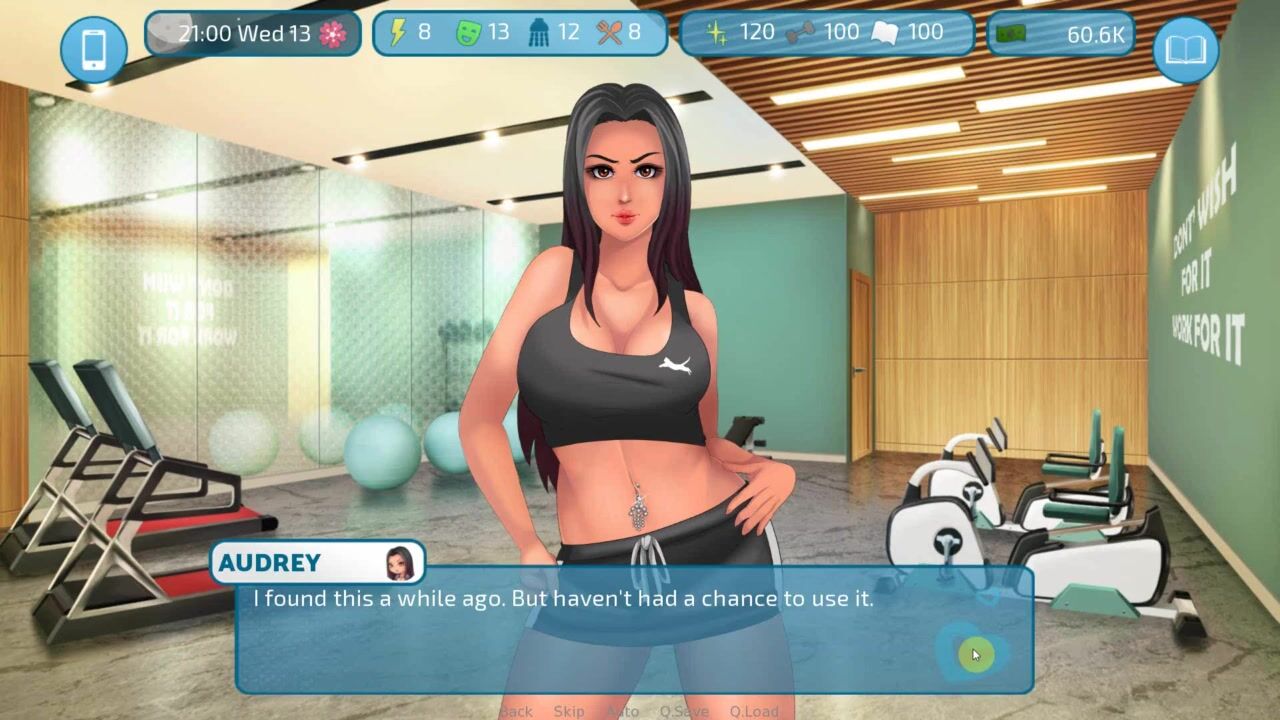
Task: Toggle Auto dialogue advance
Action: (x=623, y=711)
